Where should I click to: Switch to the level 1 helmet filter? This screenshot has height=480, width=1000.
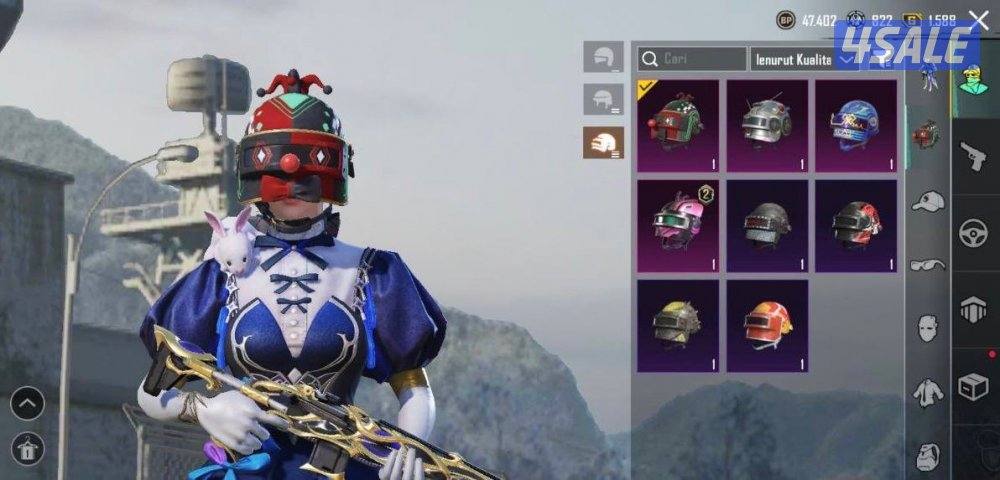point(603,57)
